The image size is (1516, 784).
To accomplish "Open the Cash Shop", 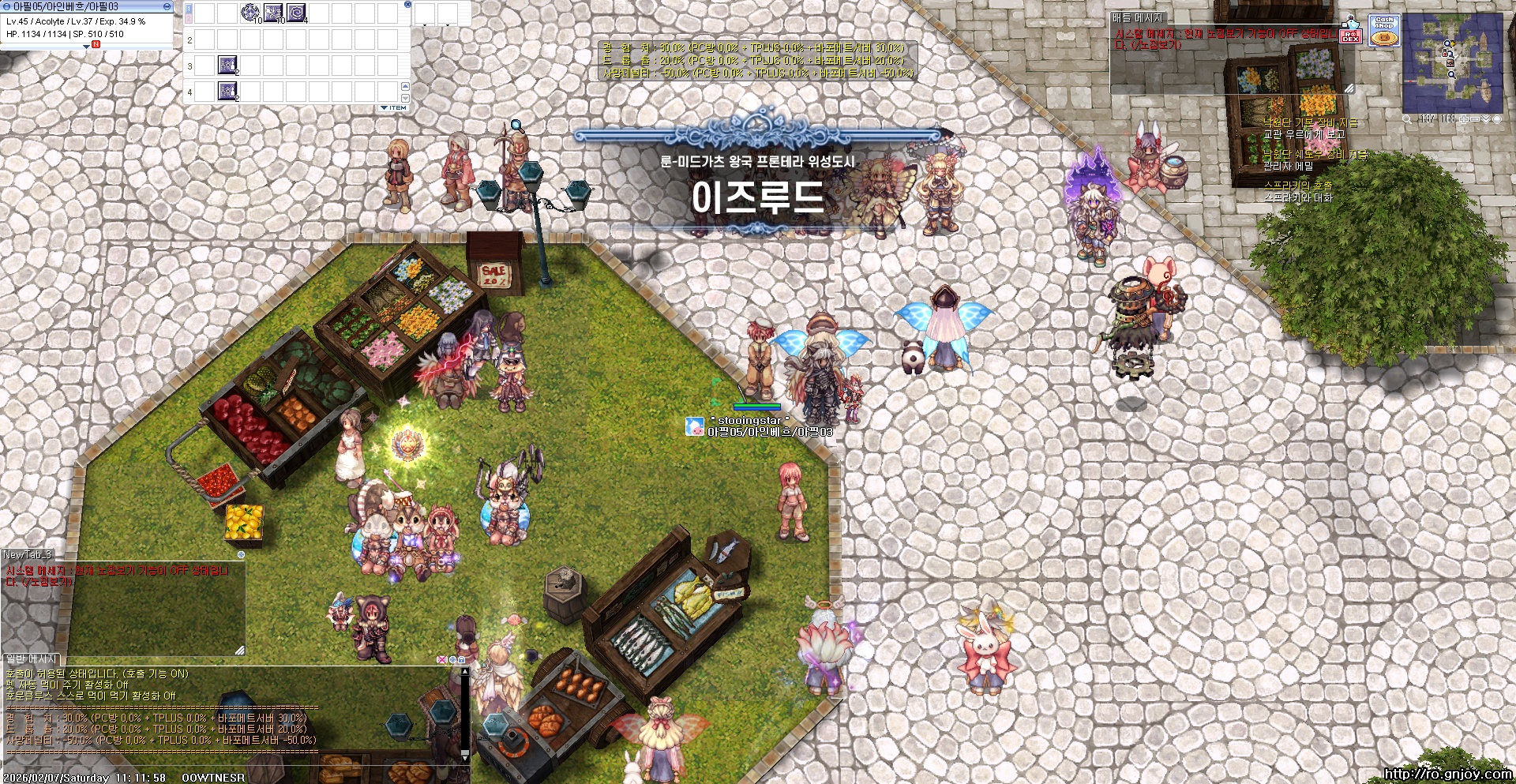I will (1384, 31).
